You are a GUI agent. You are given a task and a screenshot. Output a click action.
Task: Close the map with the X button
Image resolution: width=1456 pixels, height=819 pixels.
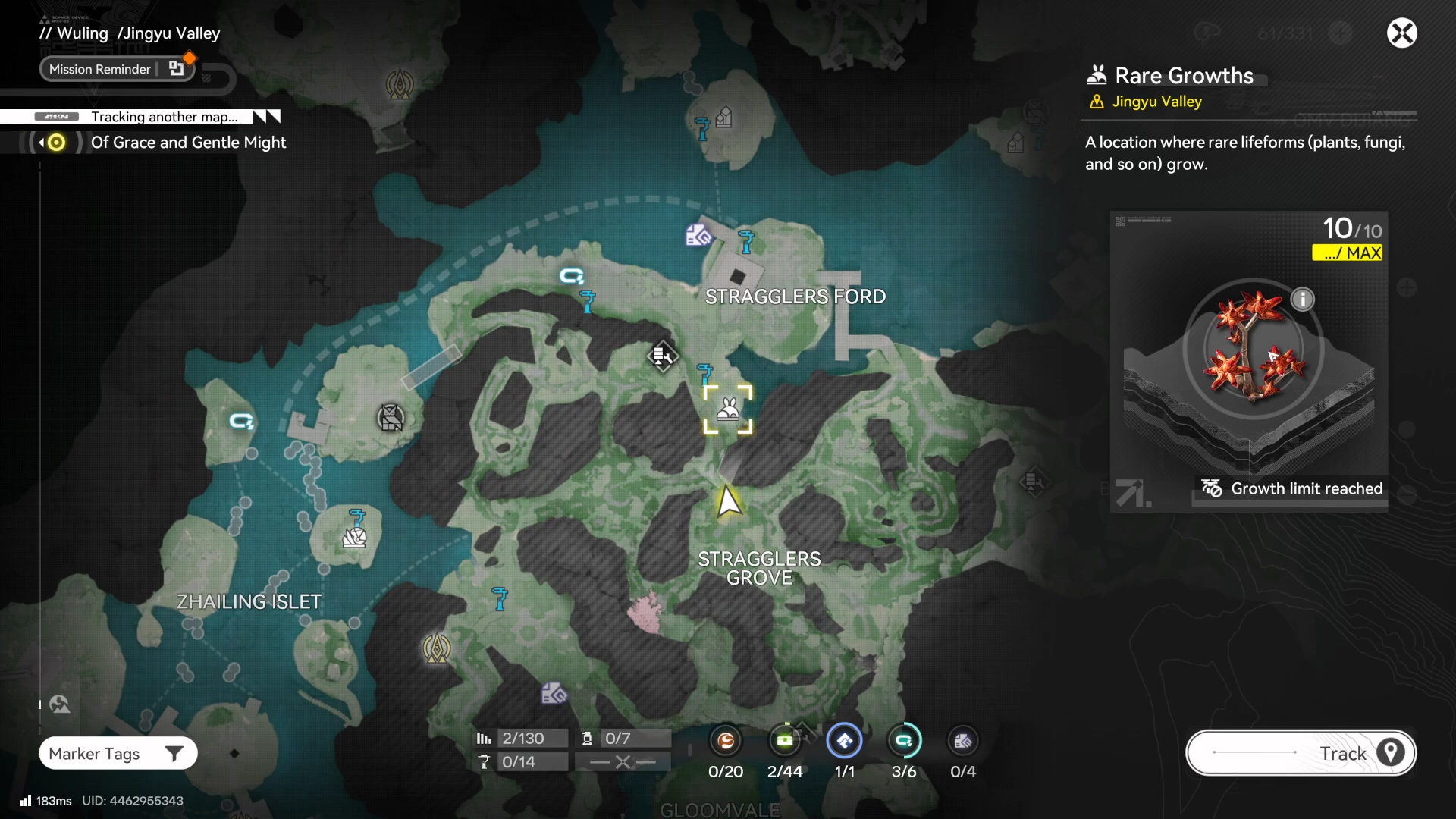pos(1401,33)
